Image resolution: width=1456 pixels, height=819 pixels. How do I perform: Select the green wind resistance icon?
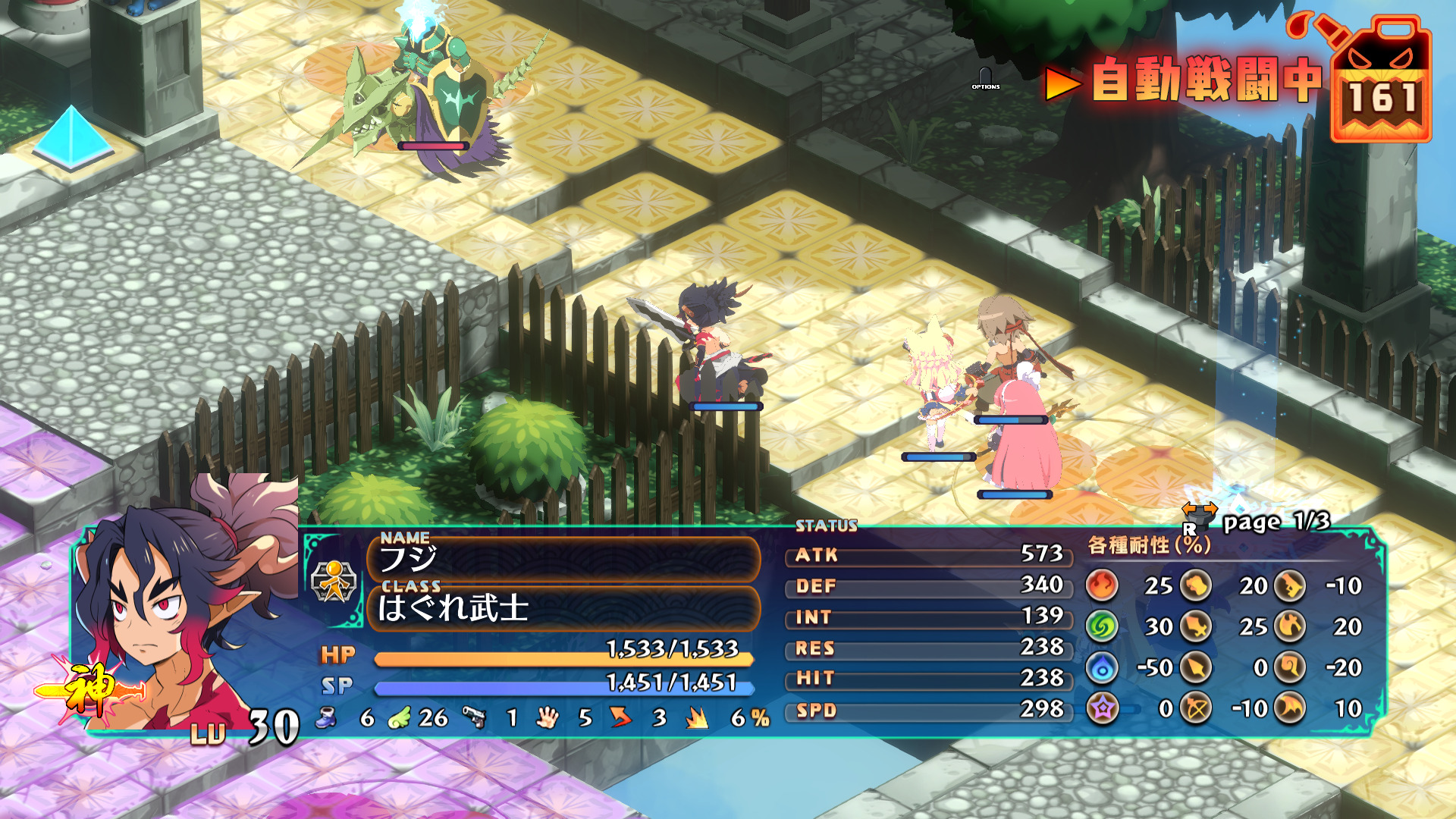coord(1103,626)
